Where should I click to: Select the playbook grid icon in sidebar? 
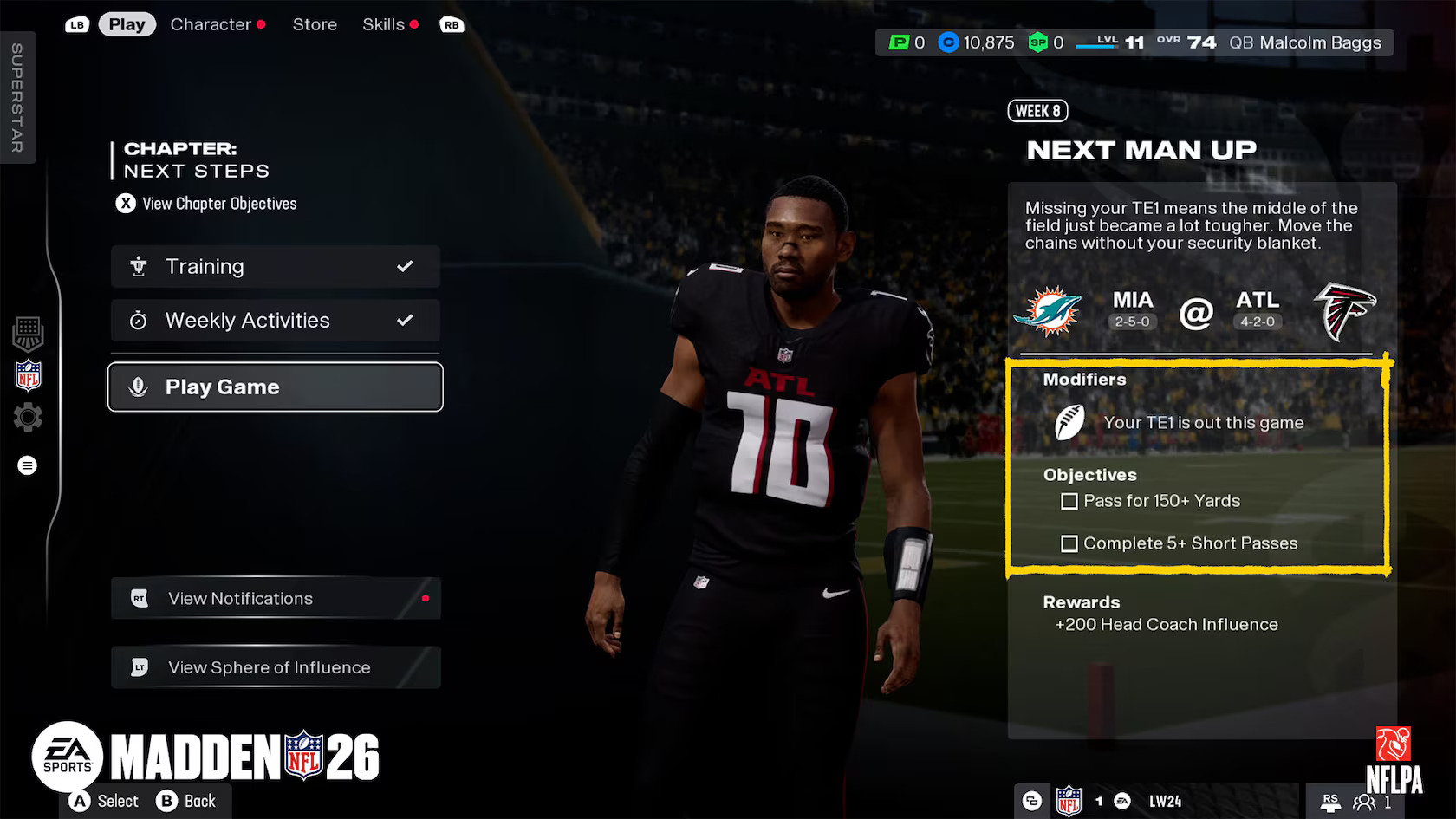tap(28, 332)
